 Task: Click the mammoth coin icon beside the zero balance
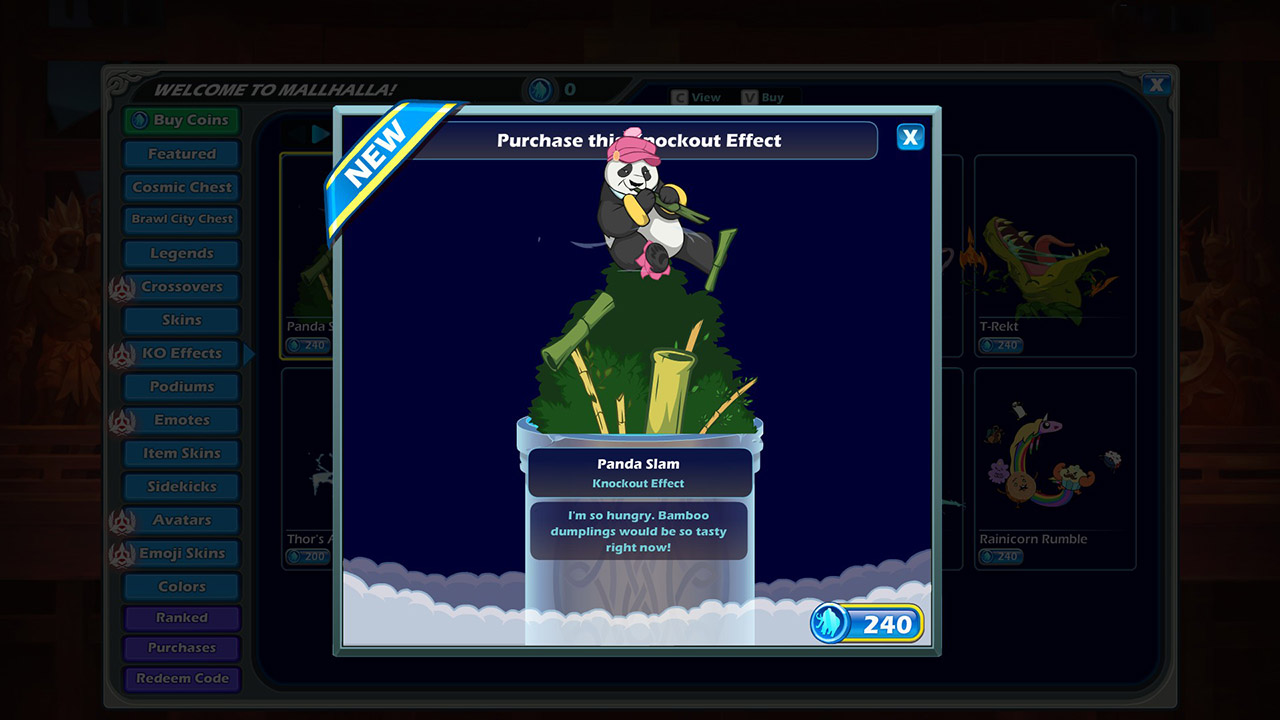point(540,88)
